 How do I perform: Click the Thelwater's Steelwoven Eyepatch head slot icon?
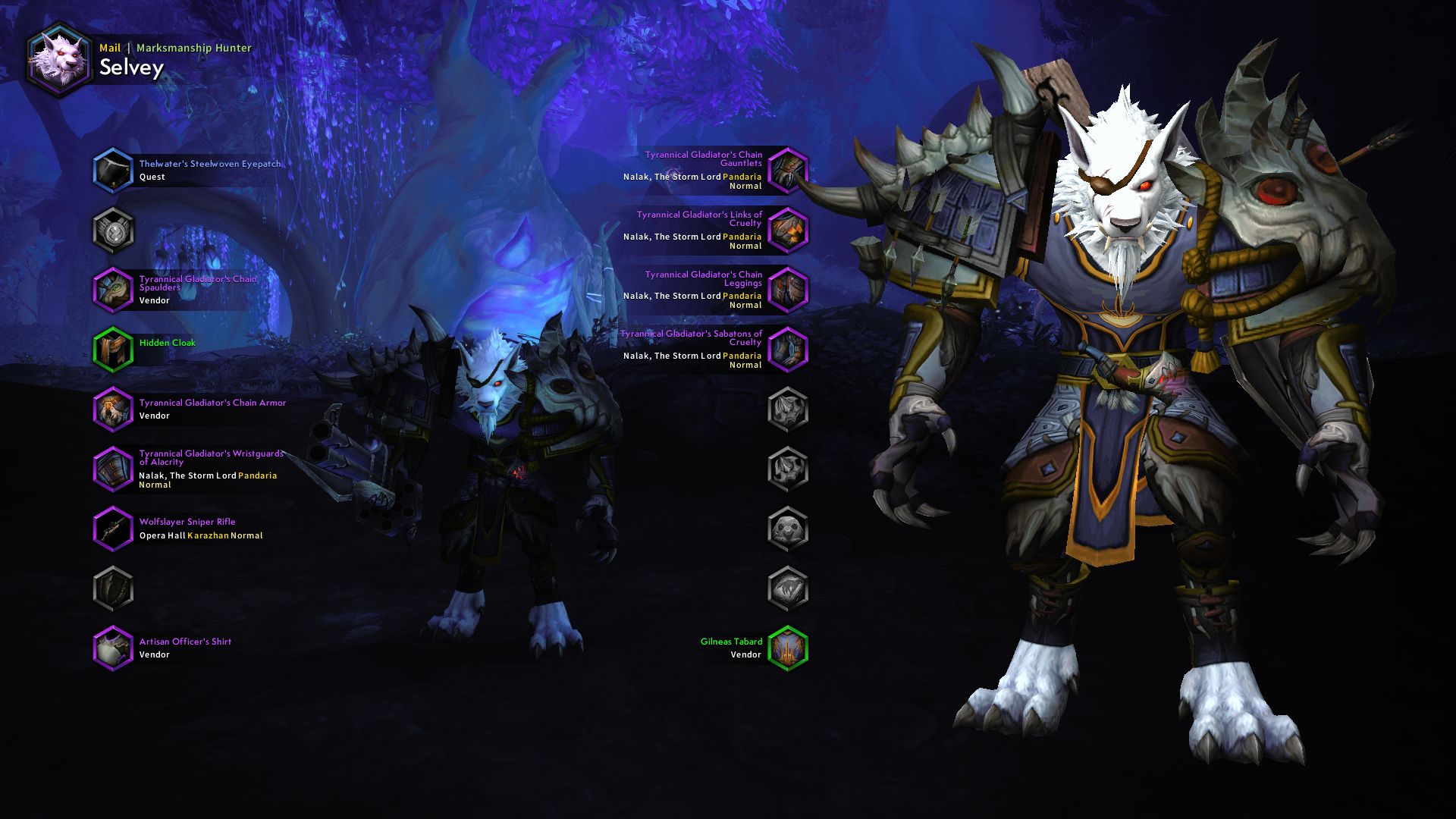(x=114, y=170)
